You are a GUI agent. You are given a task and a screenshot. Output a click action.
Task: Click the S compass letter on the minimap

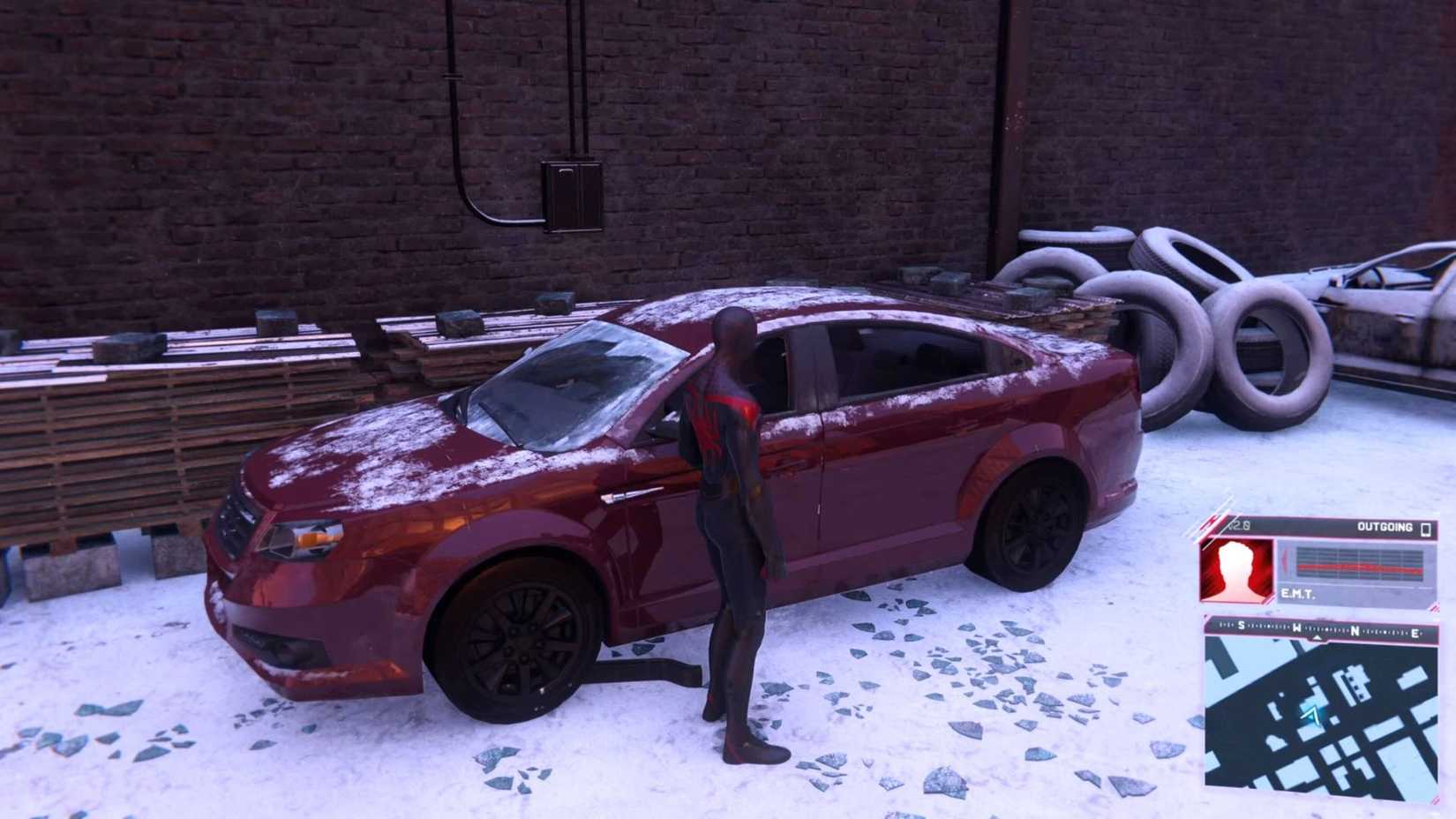(x=1241, y=626)
